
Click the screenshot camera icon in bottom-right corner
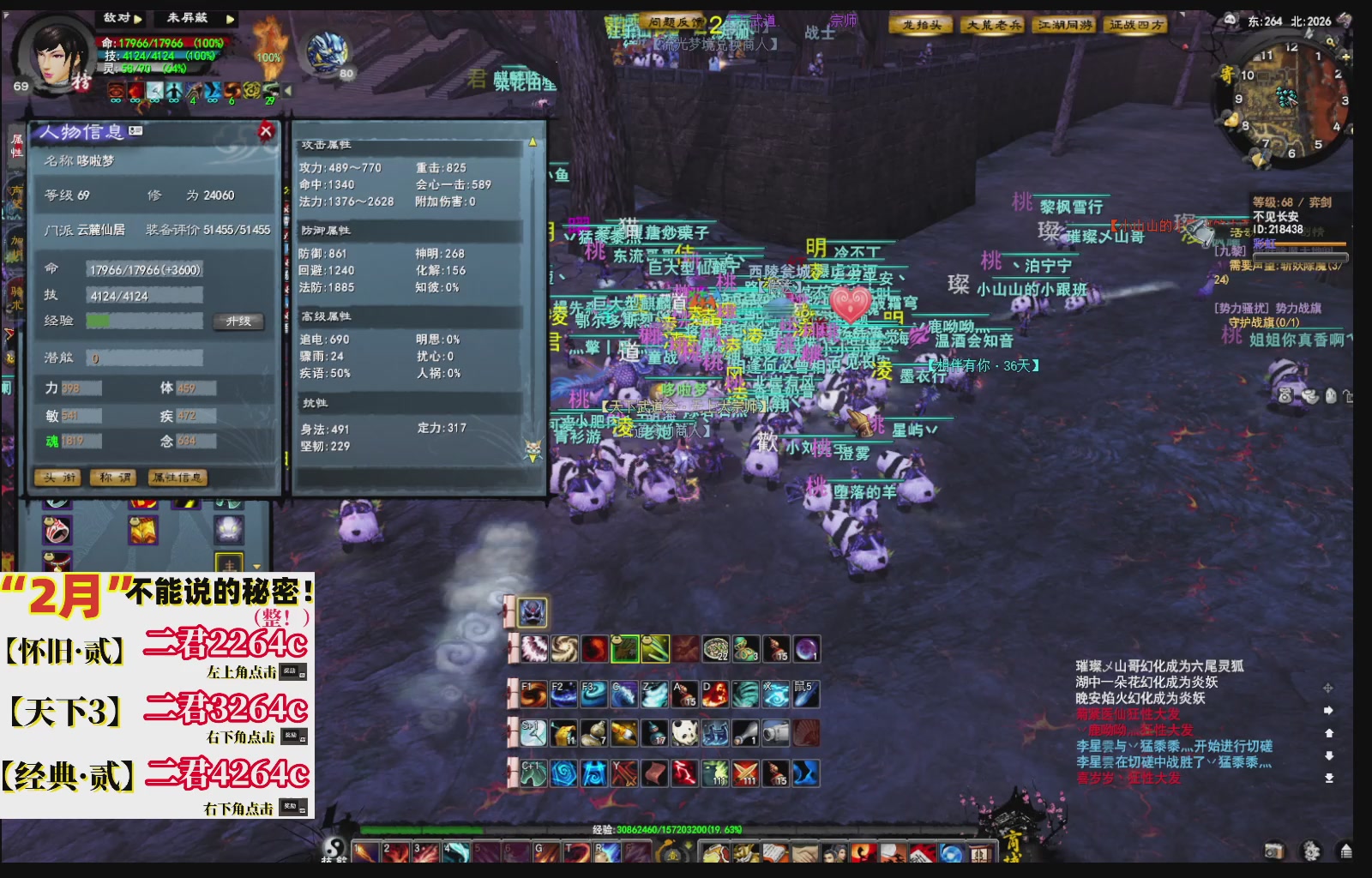(1274, 851)
